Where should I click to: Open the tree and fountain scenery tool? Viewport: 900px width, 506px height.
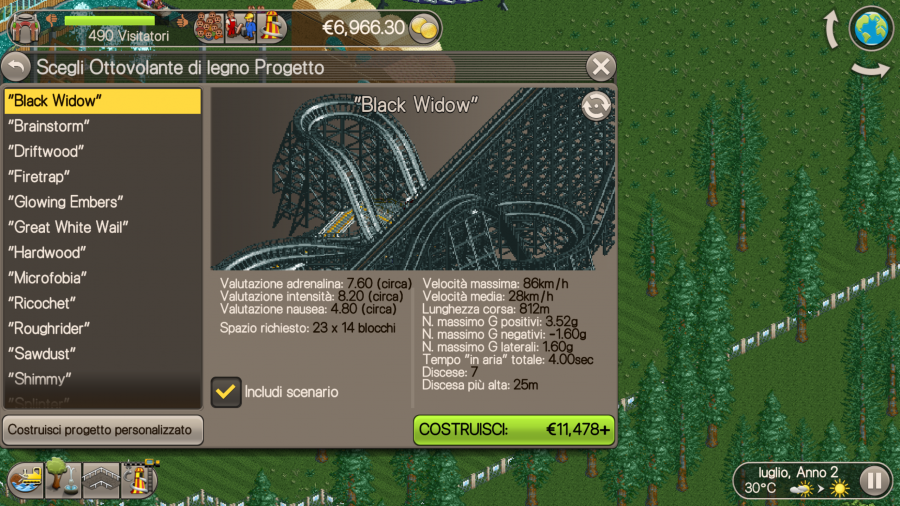(62, 480)
